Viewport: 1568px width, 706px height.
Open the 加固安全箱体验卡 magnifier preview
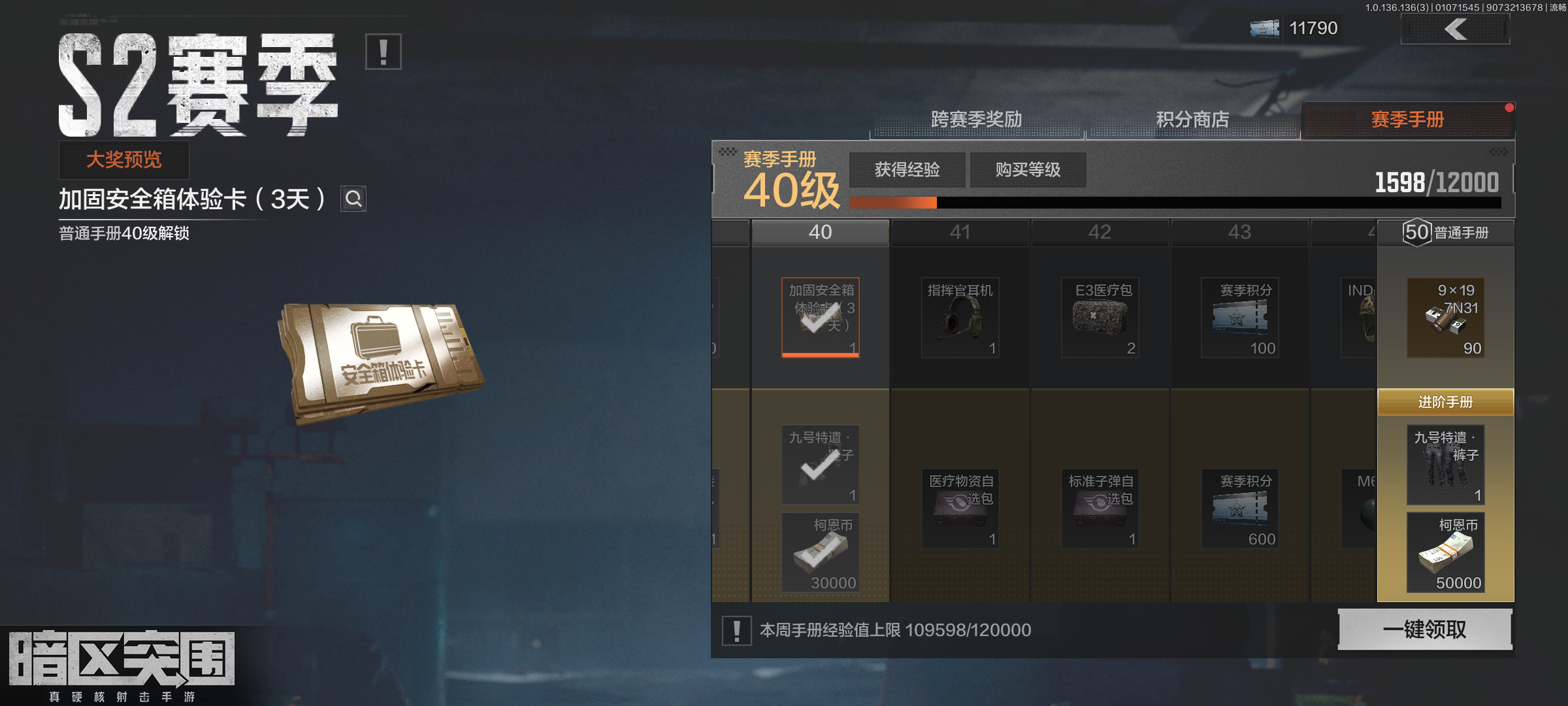click(x=353, y=199)
